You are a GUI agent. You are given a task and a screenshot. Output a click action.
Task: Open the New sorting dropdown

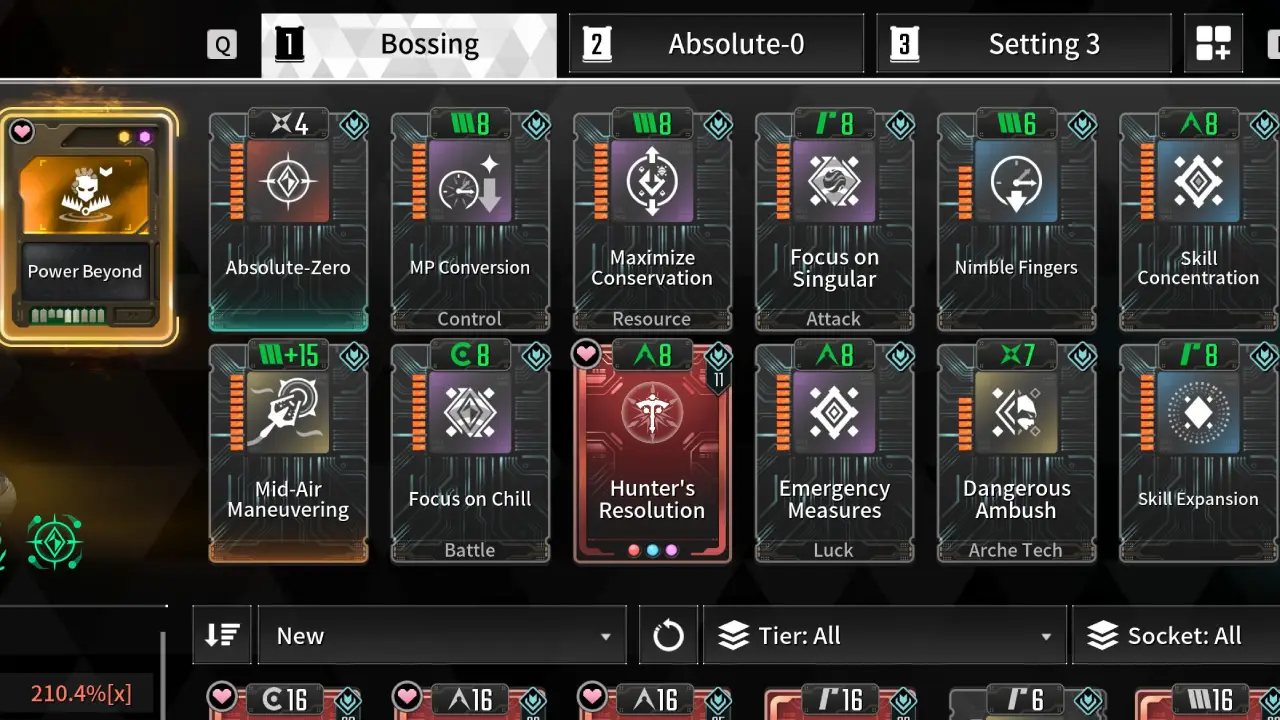click(440, 635)
